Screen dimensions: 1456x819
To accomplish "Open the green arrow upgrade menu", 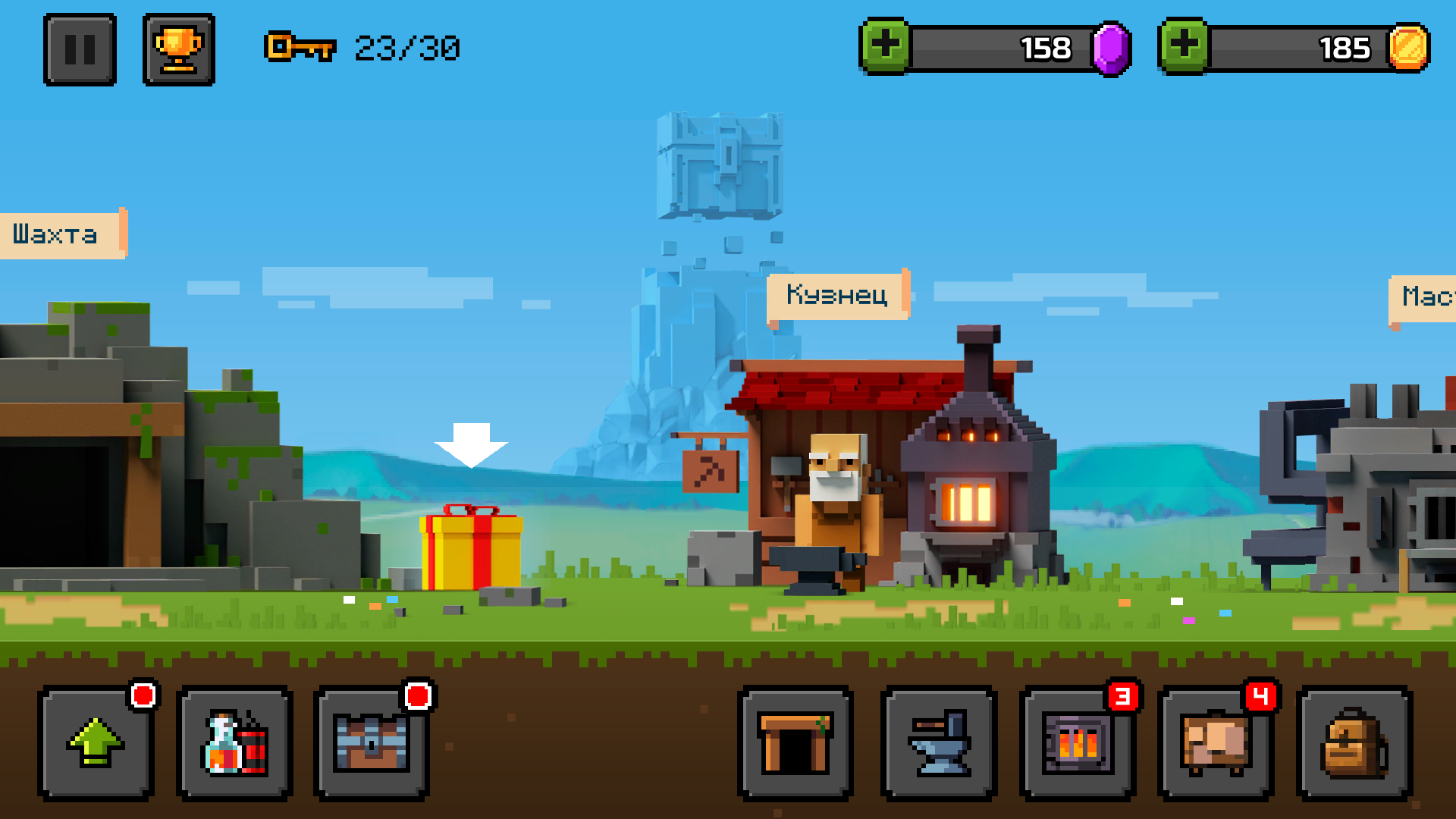I will [x=96, y=743].
